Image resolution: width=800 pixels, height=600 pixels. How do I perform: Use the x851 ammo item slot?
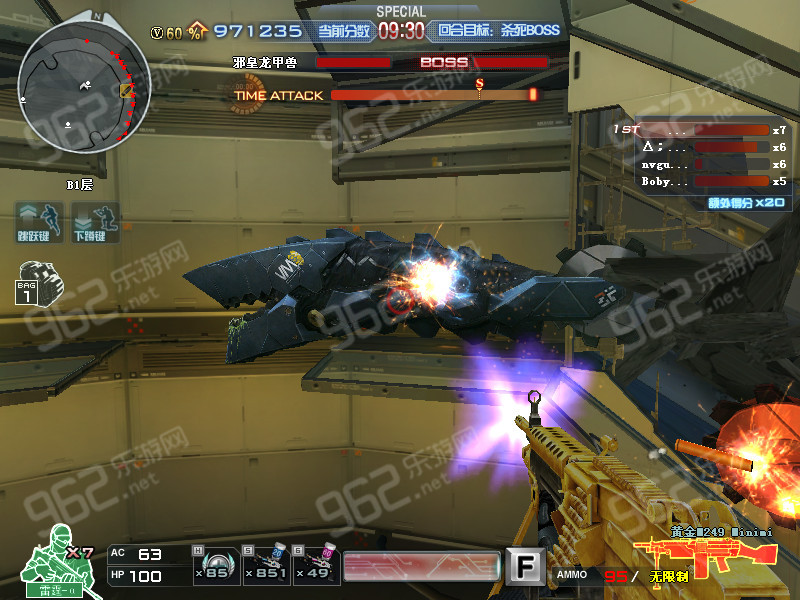(x=269, y=565)
